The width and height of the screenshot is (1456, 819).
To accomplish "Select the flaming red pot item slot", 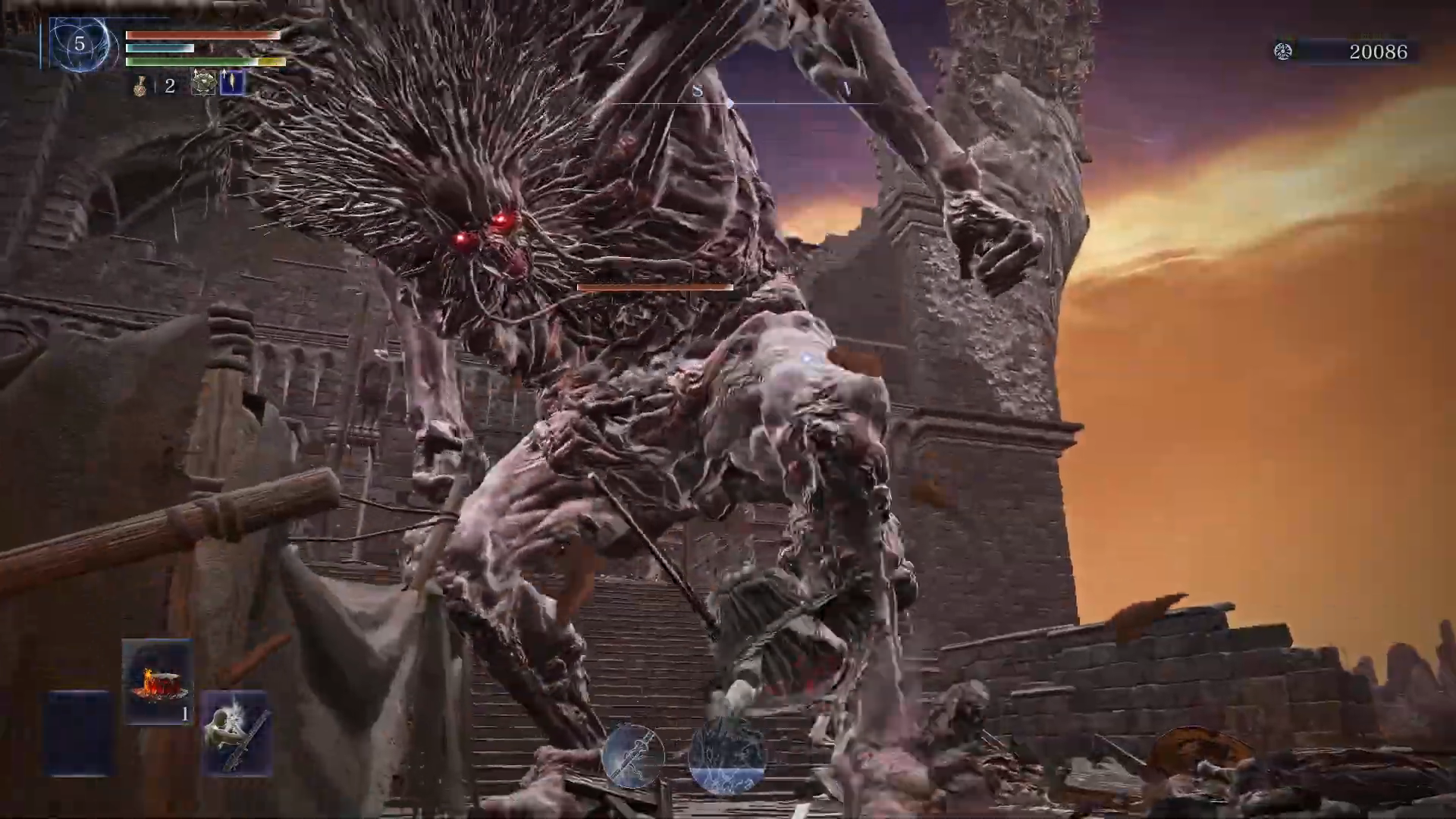I will tap(158, 682).
